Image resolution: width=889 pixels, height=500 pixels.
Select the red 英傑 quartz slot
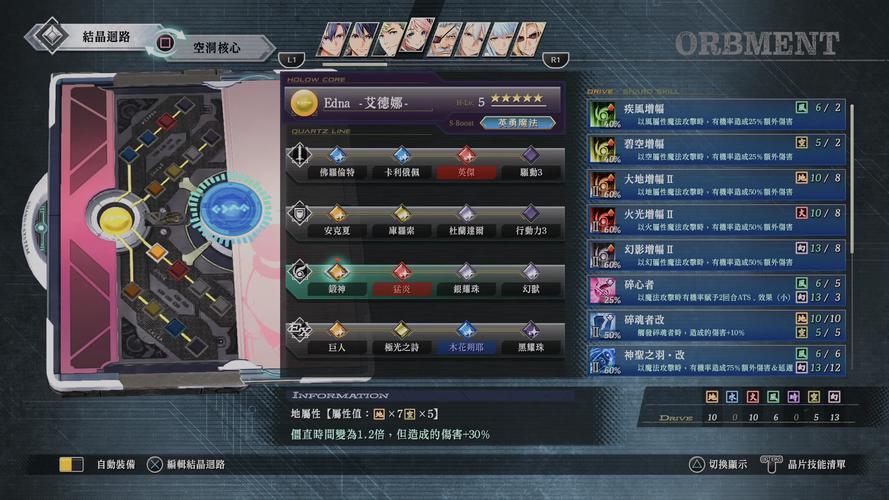(465, 172)
